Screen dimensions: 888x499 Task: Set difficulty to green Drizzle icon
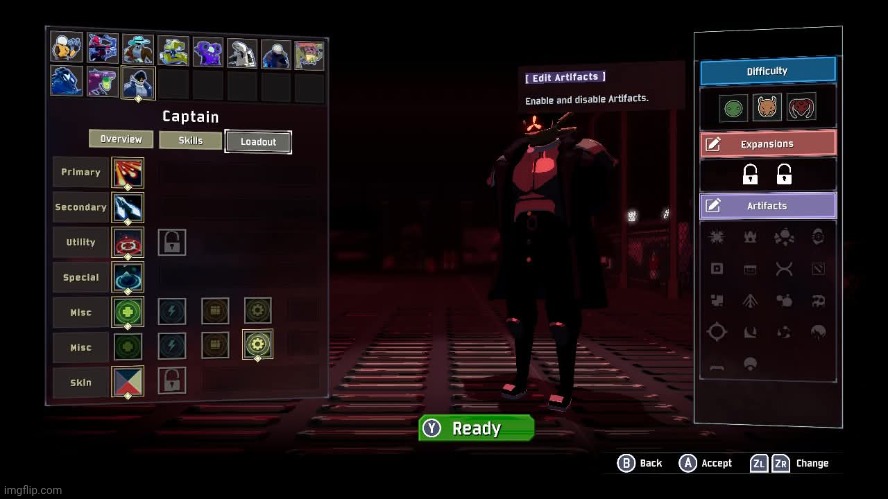point(733,106)
